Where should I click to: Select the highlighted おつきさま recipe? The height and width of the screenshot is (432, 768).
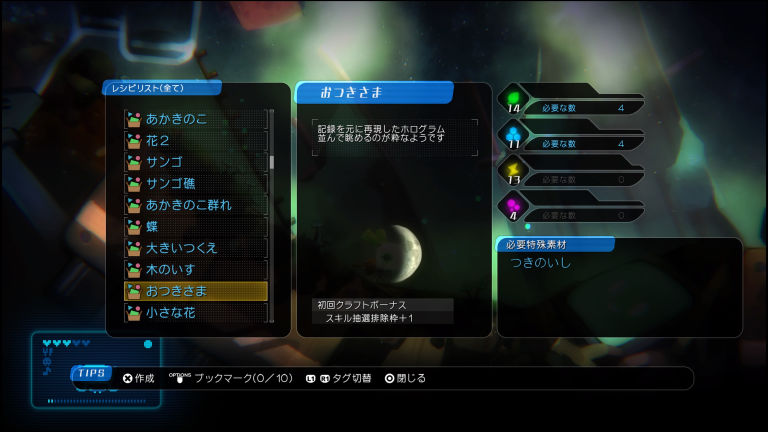pos(195,291)
